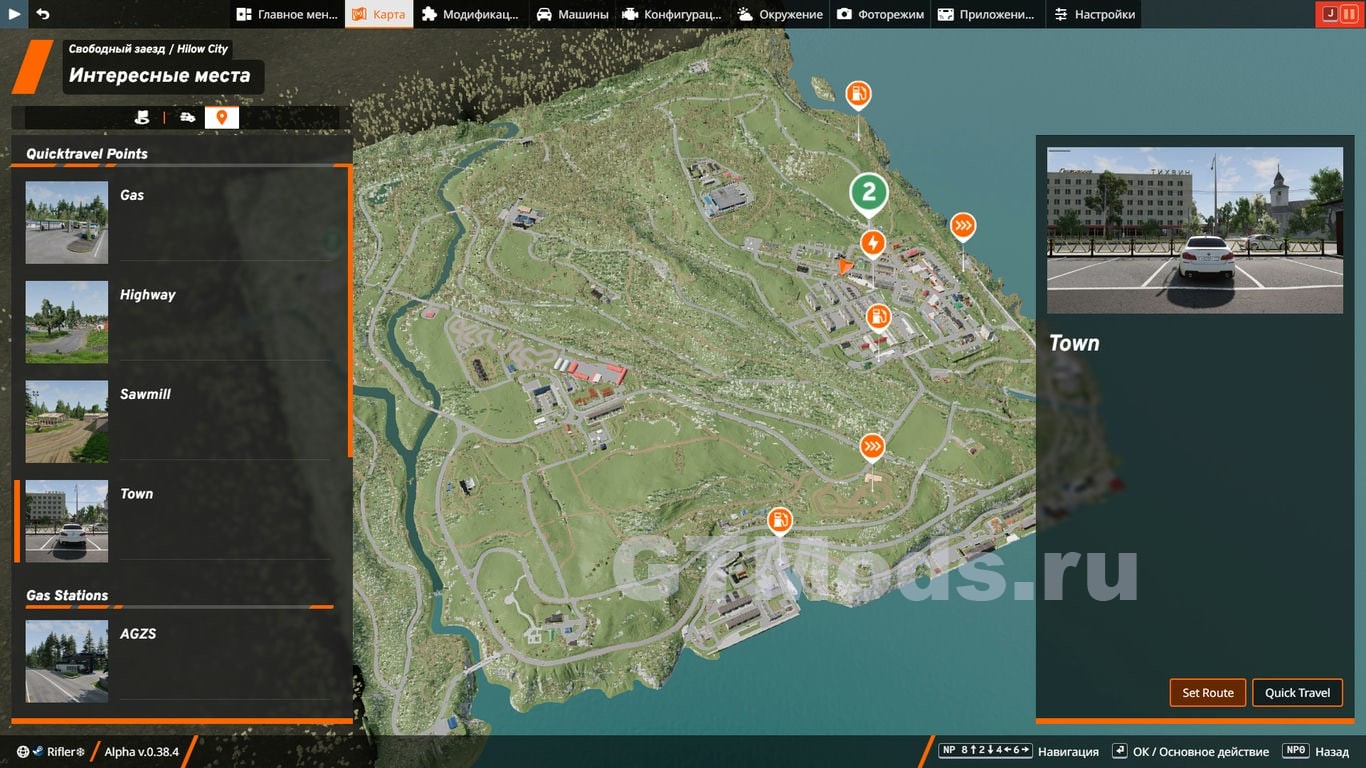Open the Машины vehicle menu

click(572, 14)
